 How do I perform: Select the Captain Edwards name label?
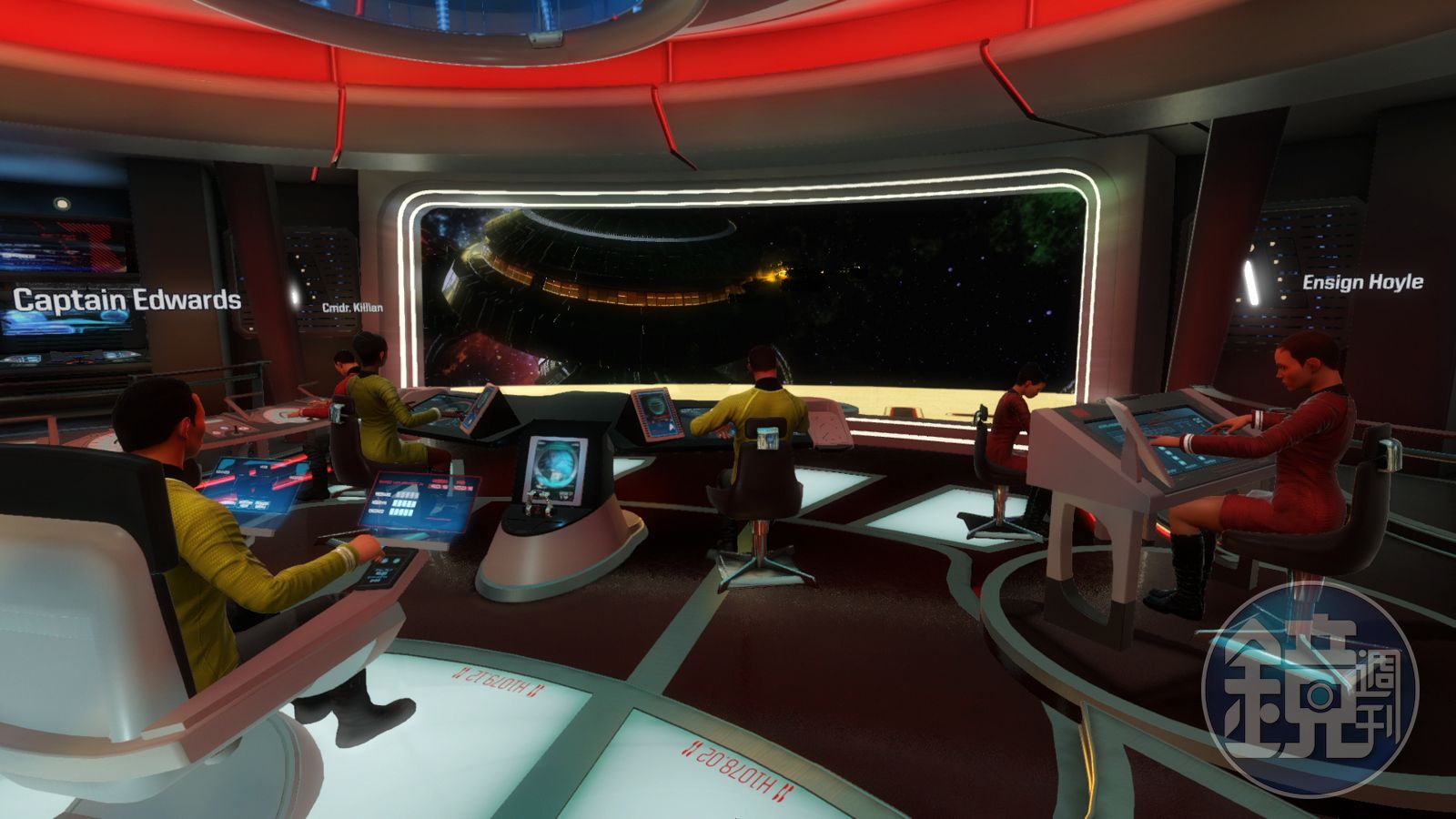point(126,299)
